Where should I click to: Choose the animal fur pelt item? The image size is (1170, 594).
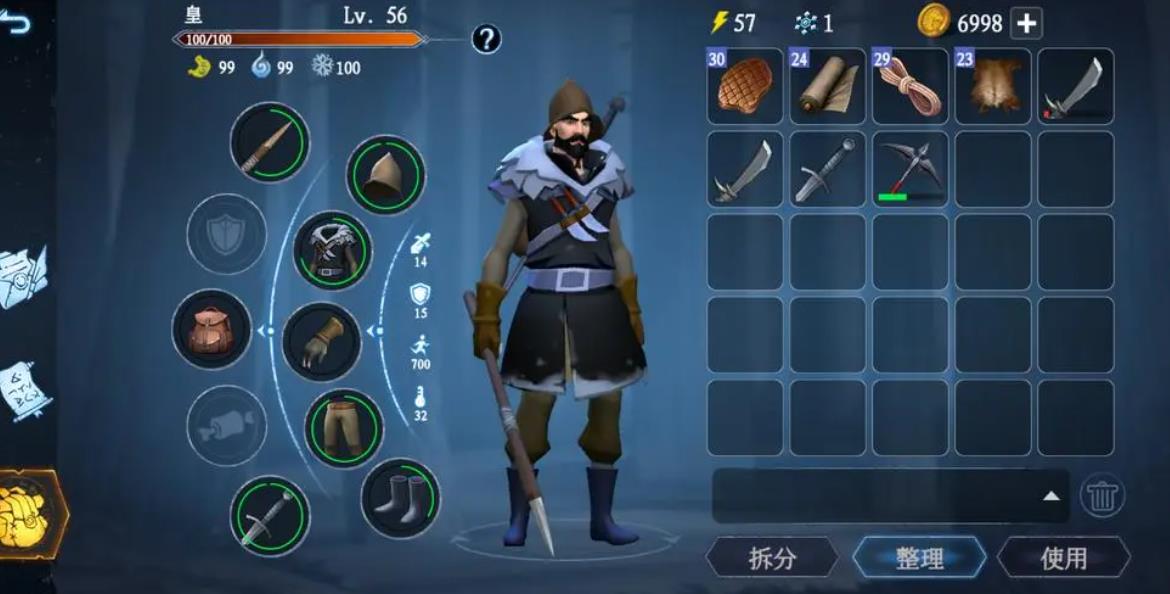[x=993, y=87]
